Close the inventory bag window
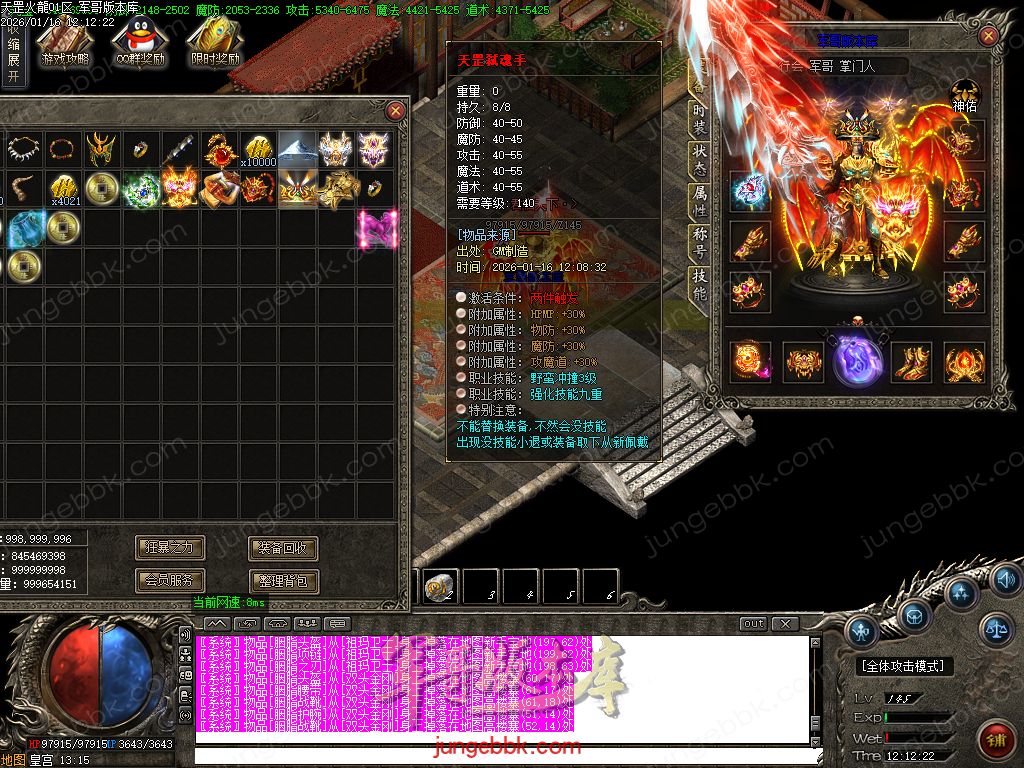The width and height of the screenshot is (1024, 768). (x=396, y=110)
